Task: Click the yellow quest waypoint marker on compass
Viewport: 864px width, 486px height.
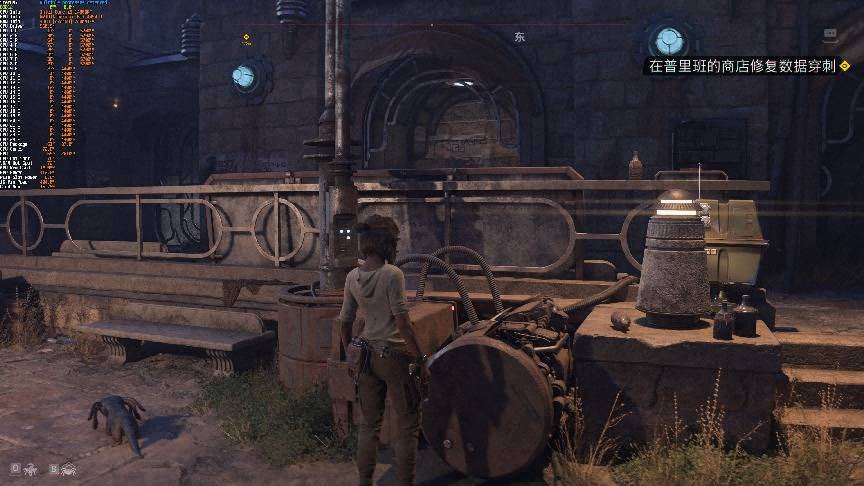Action: pyautogui.click(x=246, y=38)
